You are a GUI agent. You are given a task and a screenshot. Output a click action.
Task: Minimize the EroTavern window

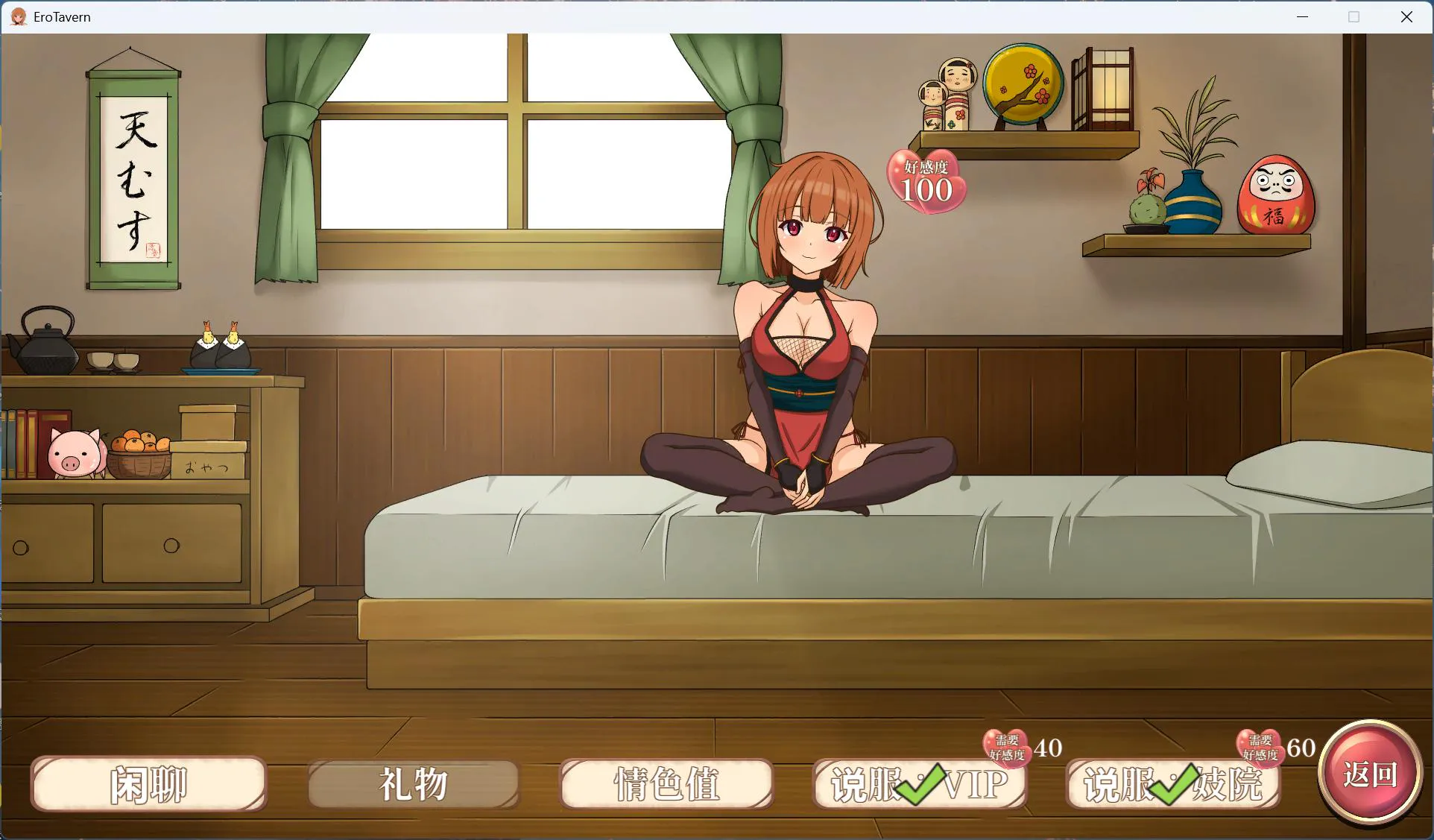pos(1303,16)
